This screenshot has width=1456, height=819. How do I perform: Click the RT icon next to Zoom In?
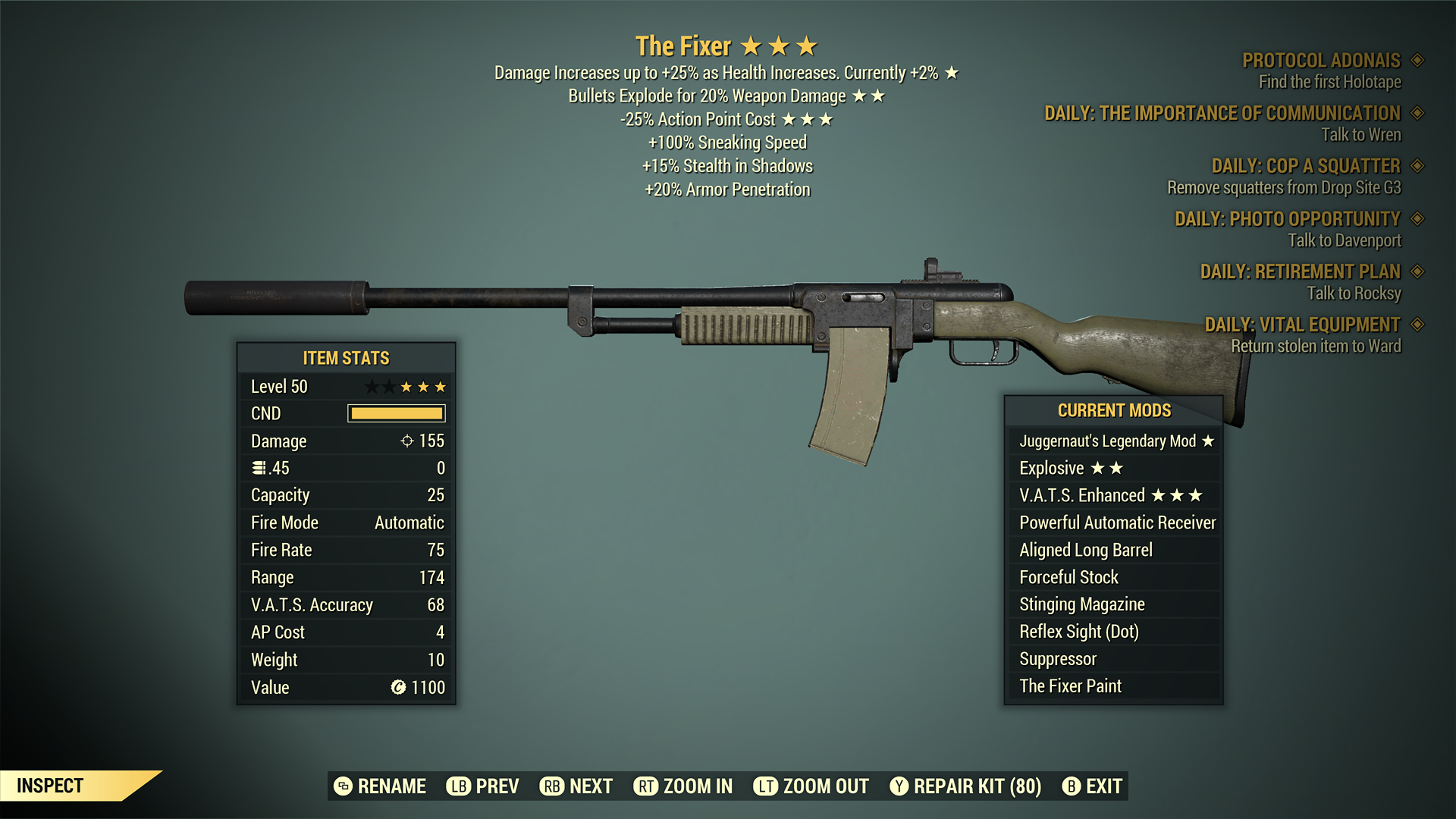pos(646,786)
